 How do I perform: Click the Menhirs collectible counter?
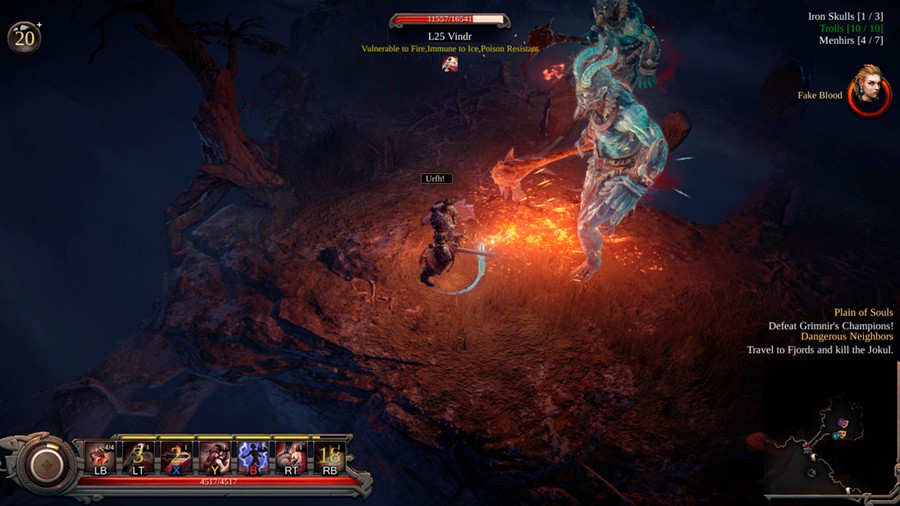click(851, 41)
